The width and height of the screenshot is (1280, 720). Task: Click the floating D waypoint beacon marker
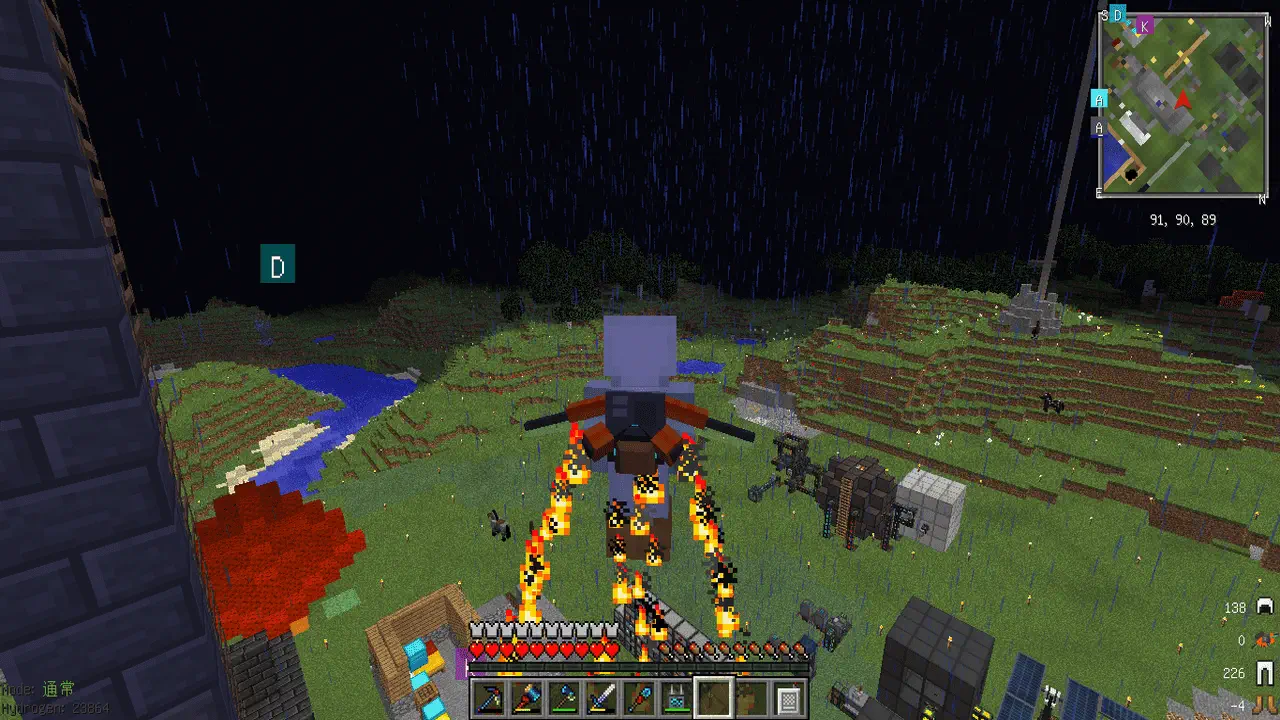point(278,266)
